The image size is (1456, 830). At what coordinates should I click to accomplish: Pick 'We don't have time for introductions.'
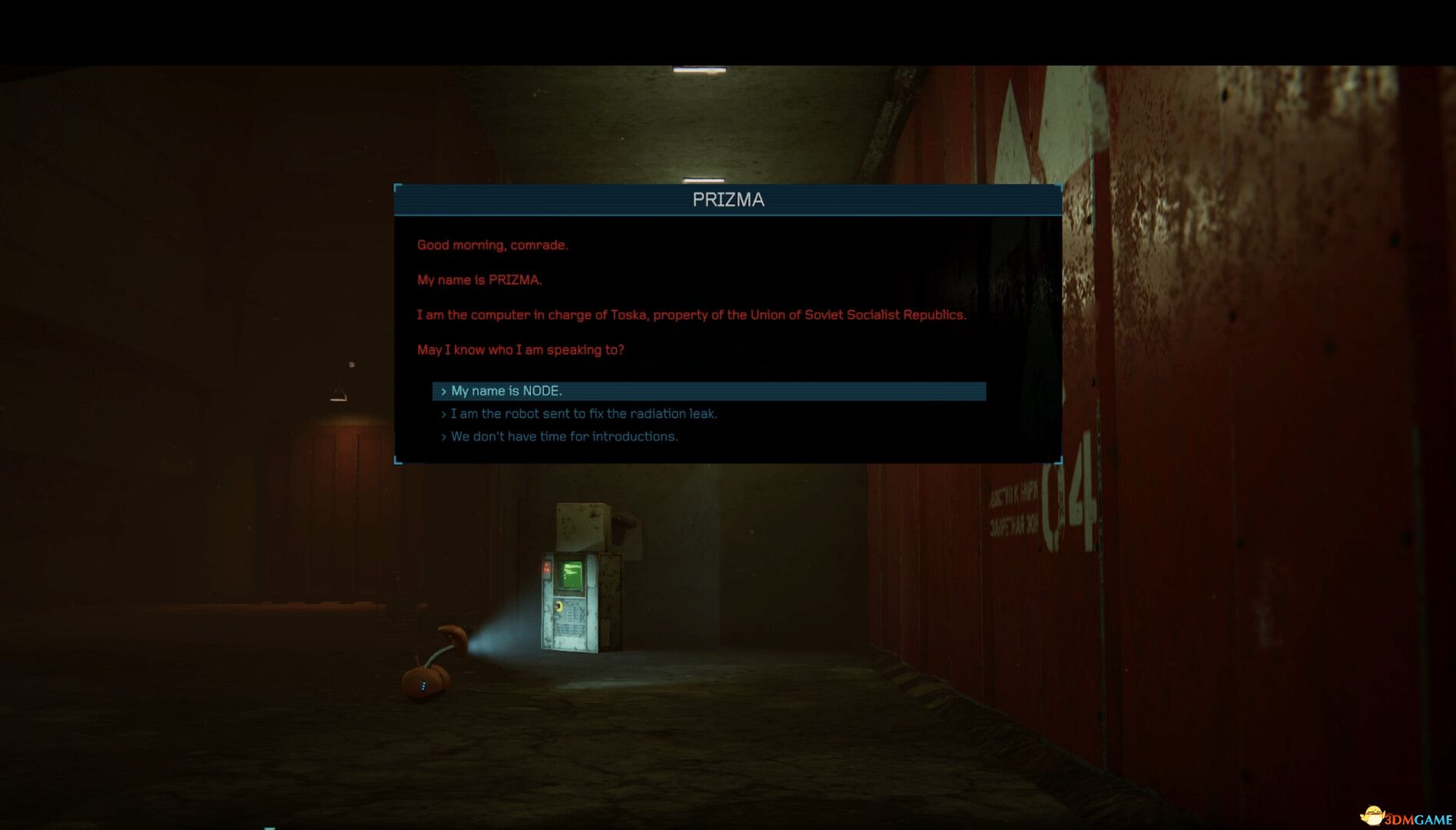point(565,436)
